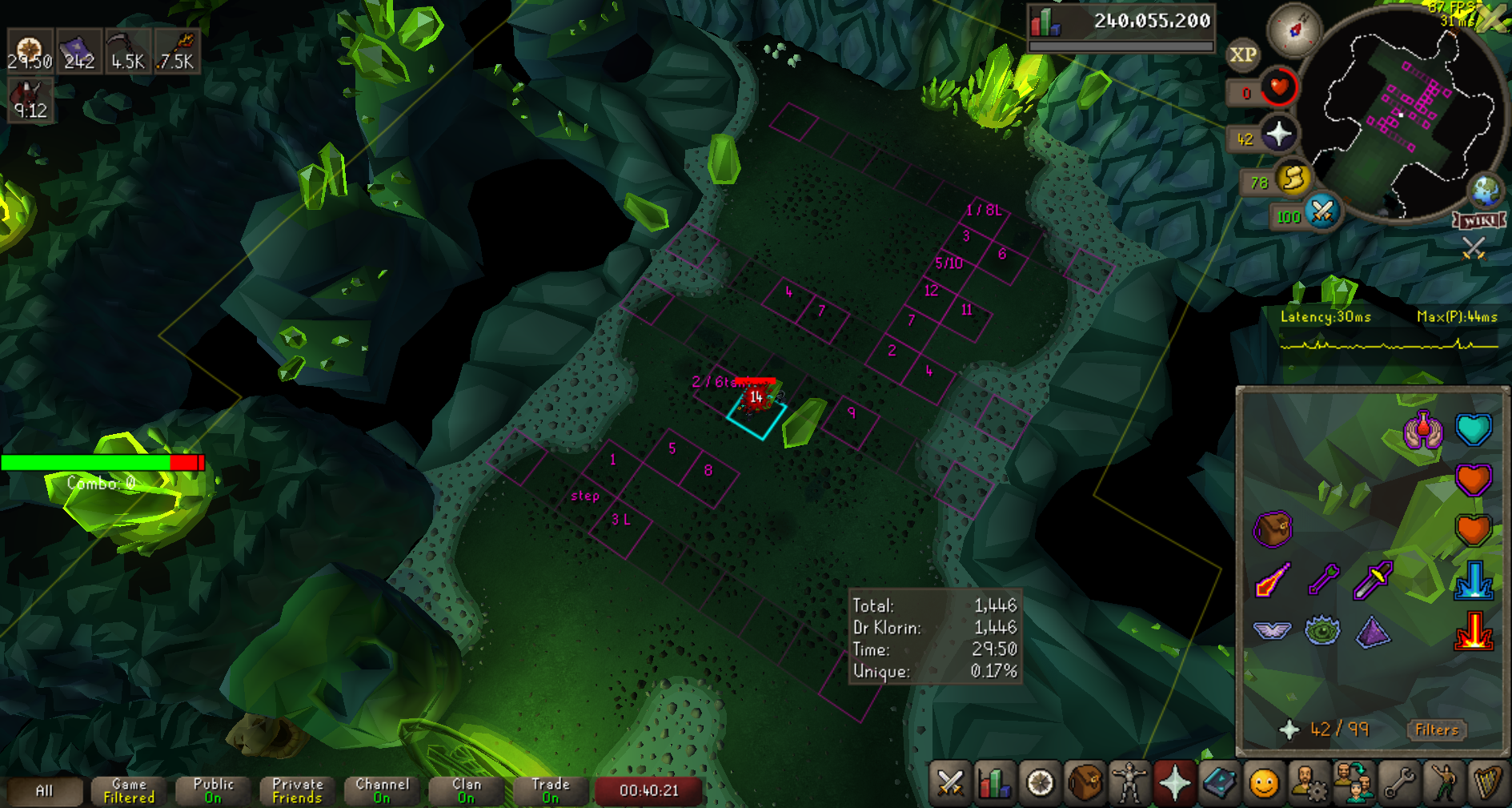
Task: Open the Music harp tab
Action: (x=1488, y=782)
